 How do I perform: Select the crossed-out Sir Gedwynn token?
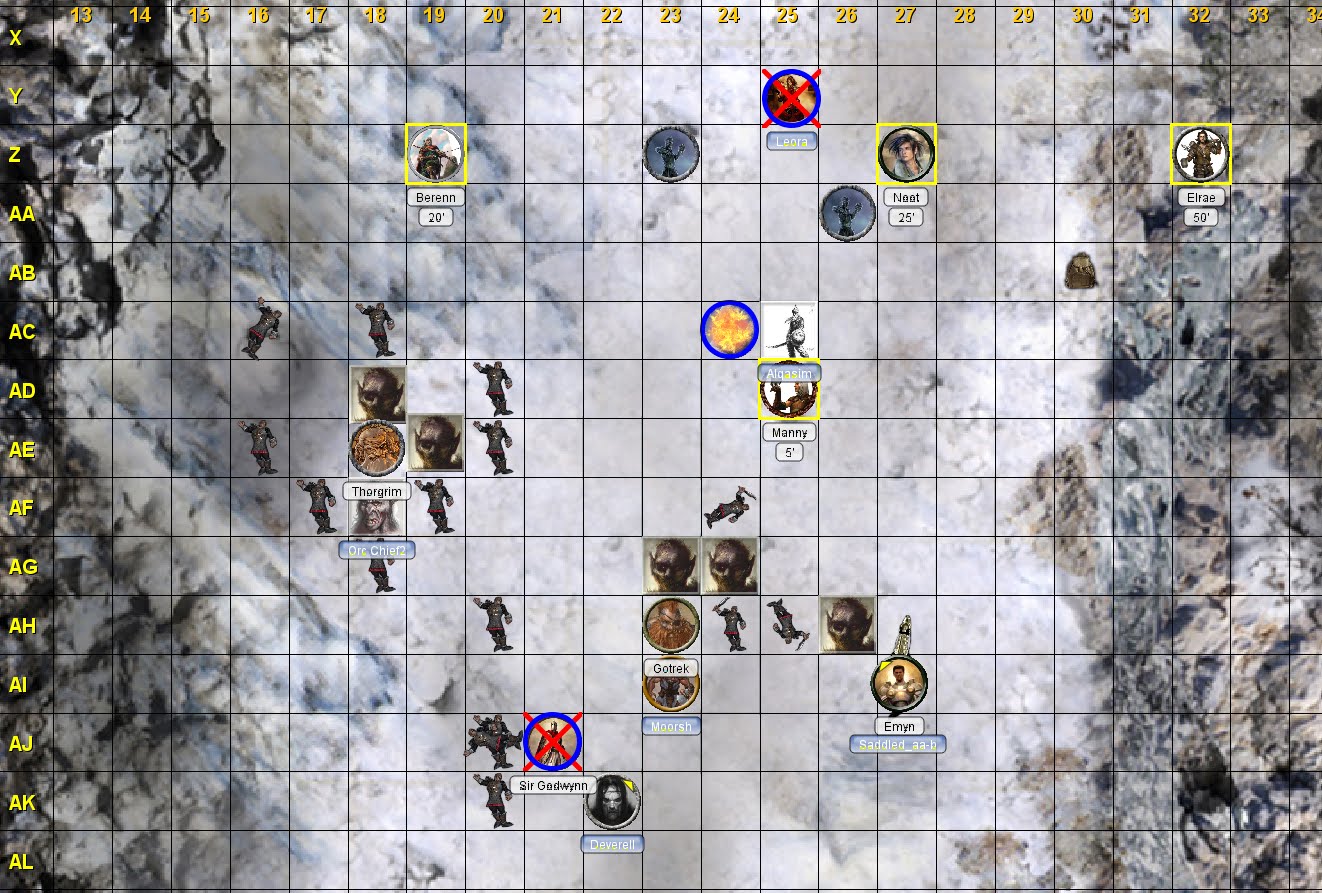(553, 743)
